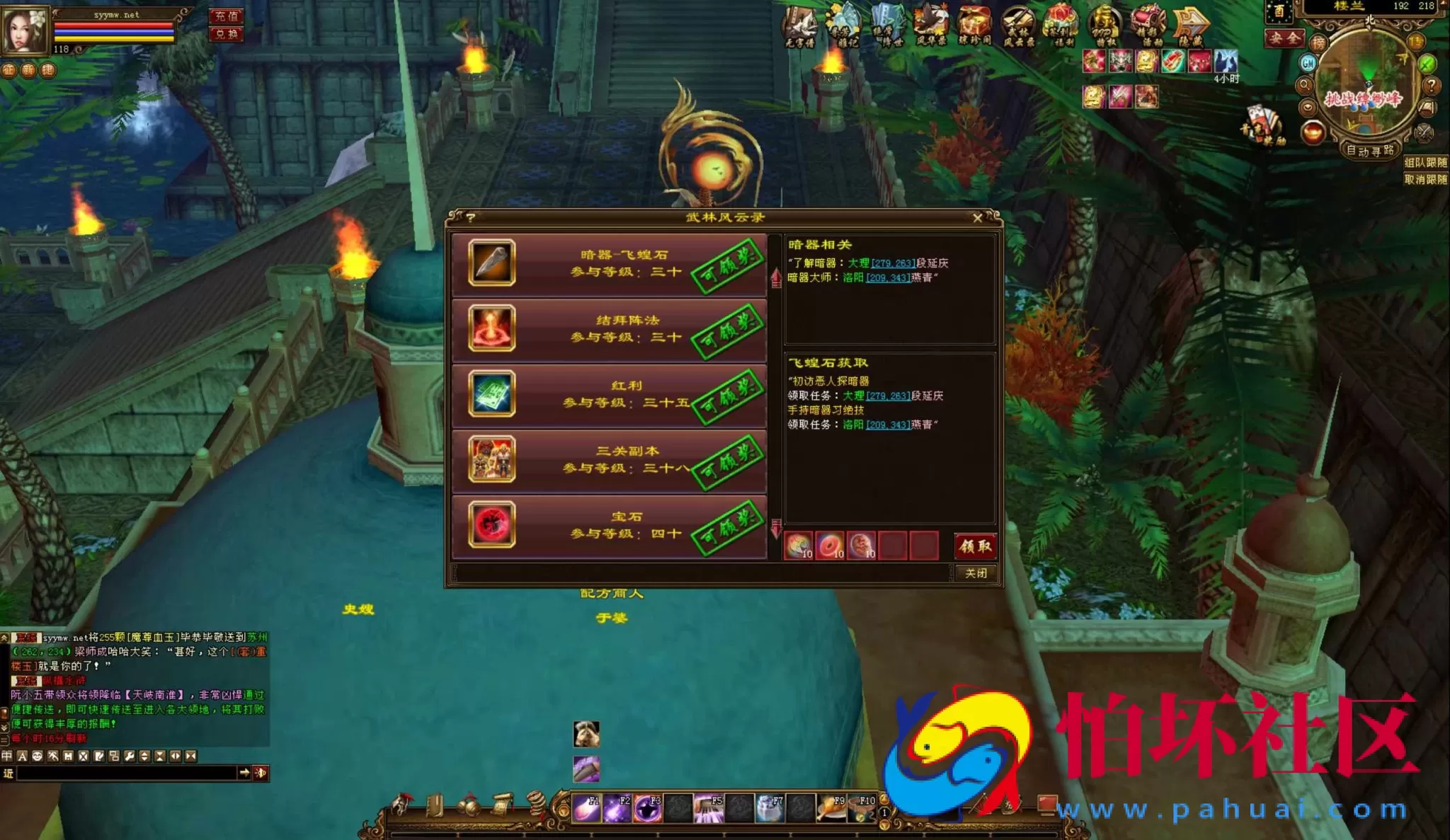Click the 组队跟随 team follow button

click(x=1425, y=163)
